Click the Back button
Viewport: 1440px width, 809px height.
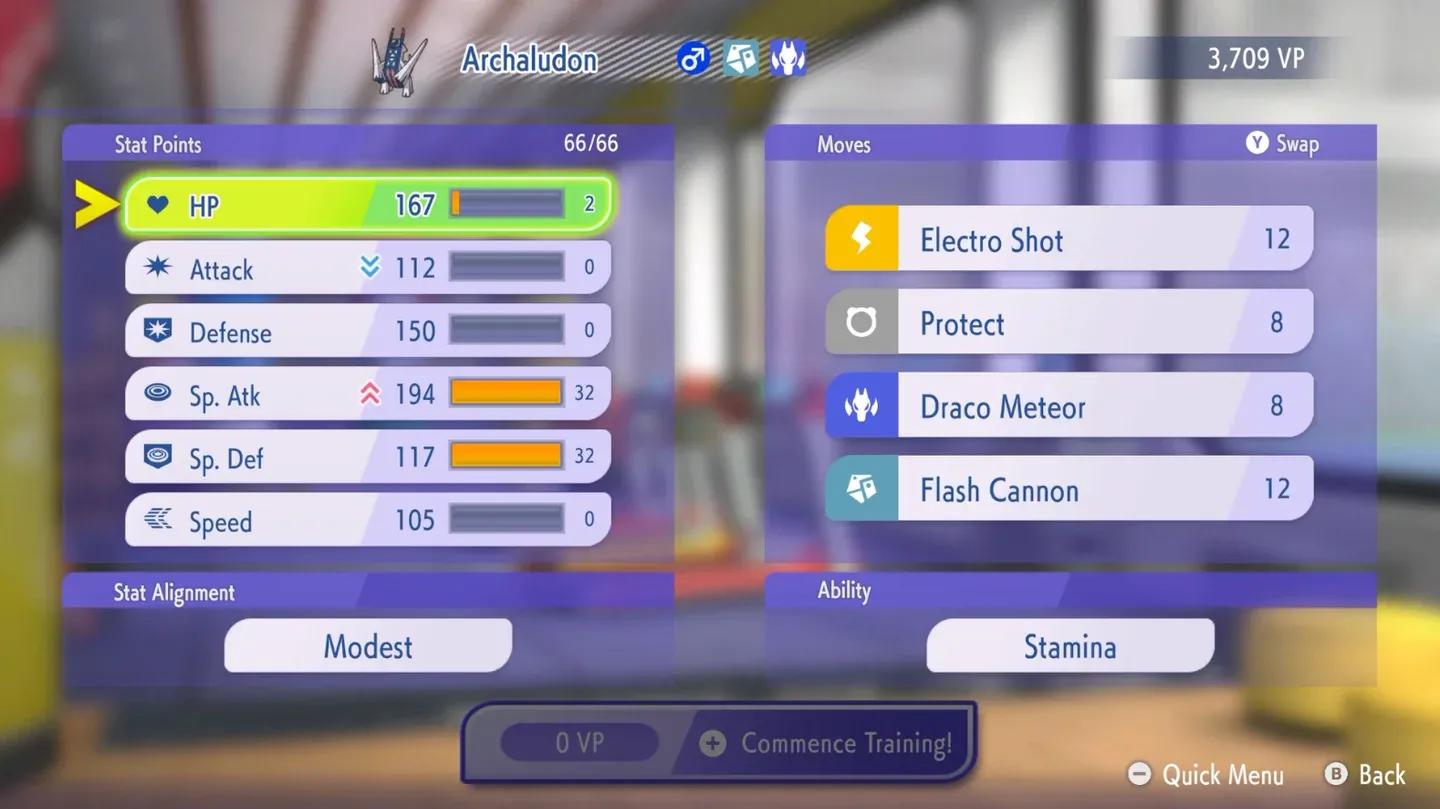click(x=1365, y=775)
